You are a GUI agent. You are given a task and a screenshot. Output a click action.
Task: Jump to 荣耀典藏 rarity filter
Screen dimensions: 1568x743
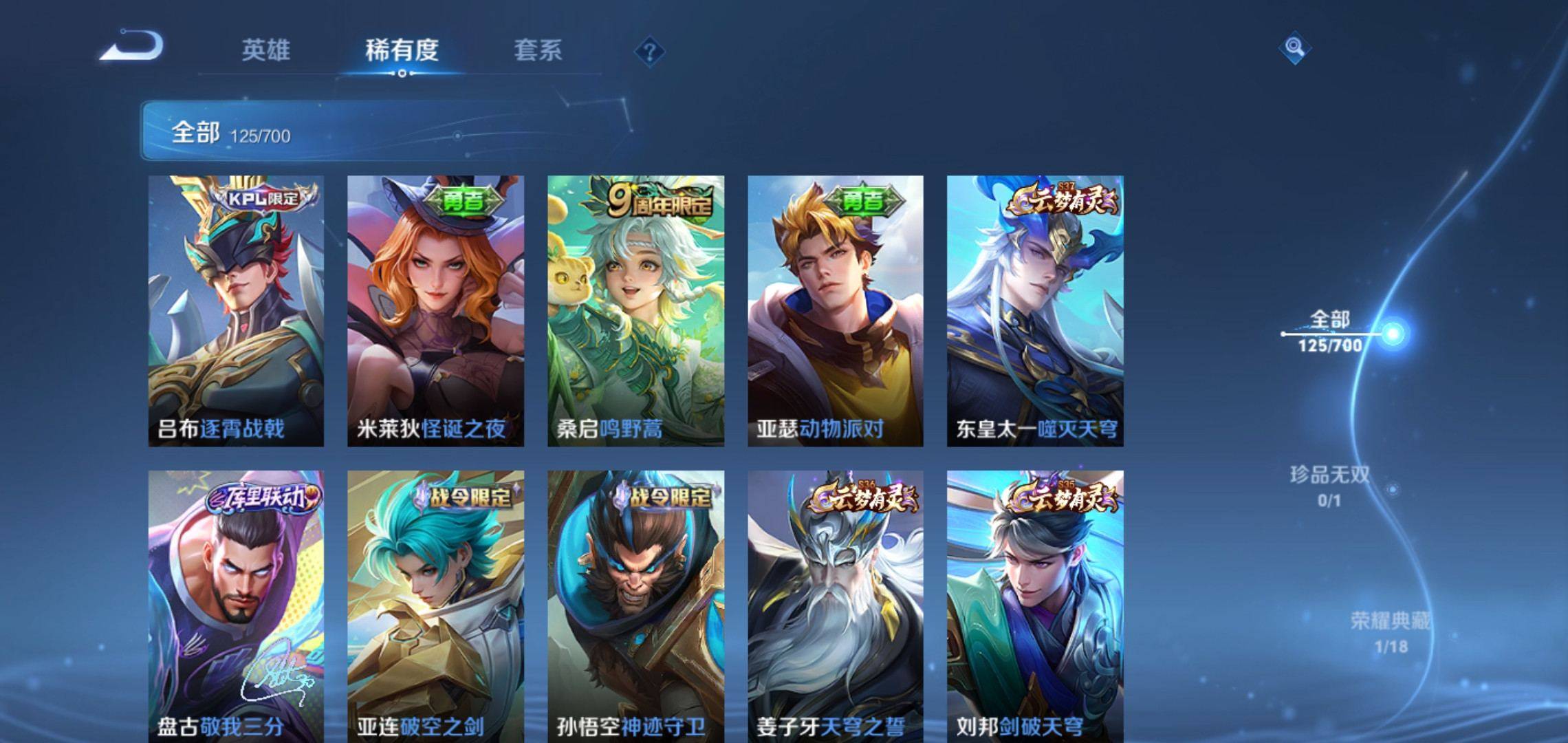(1390, 632)
